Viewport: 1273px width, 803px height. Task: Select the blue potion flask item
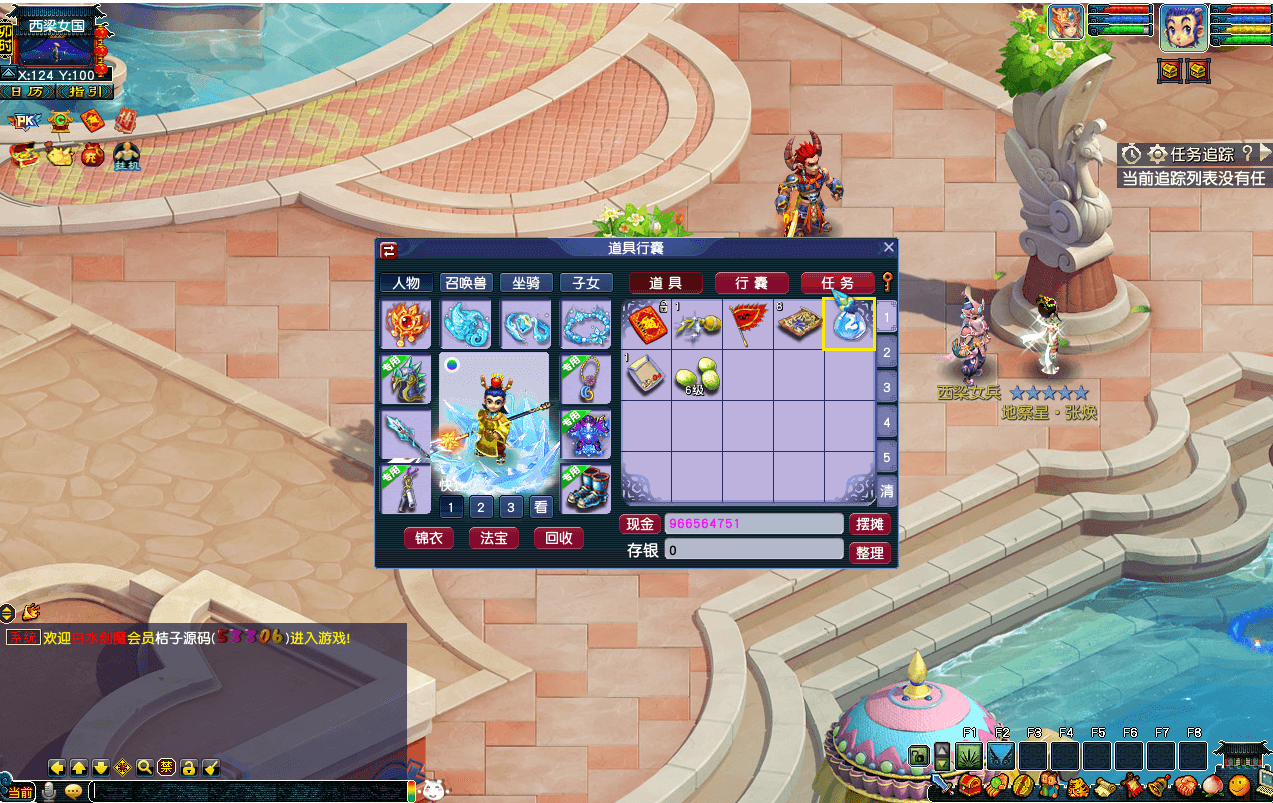pos(848,323)
